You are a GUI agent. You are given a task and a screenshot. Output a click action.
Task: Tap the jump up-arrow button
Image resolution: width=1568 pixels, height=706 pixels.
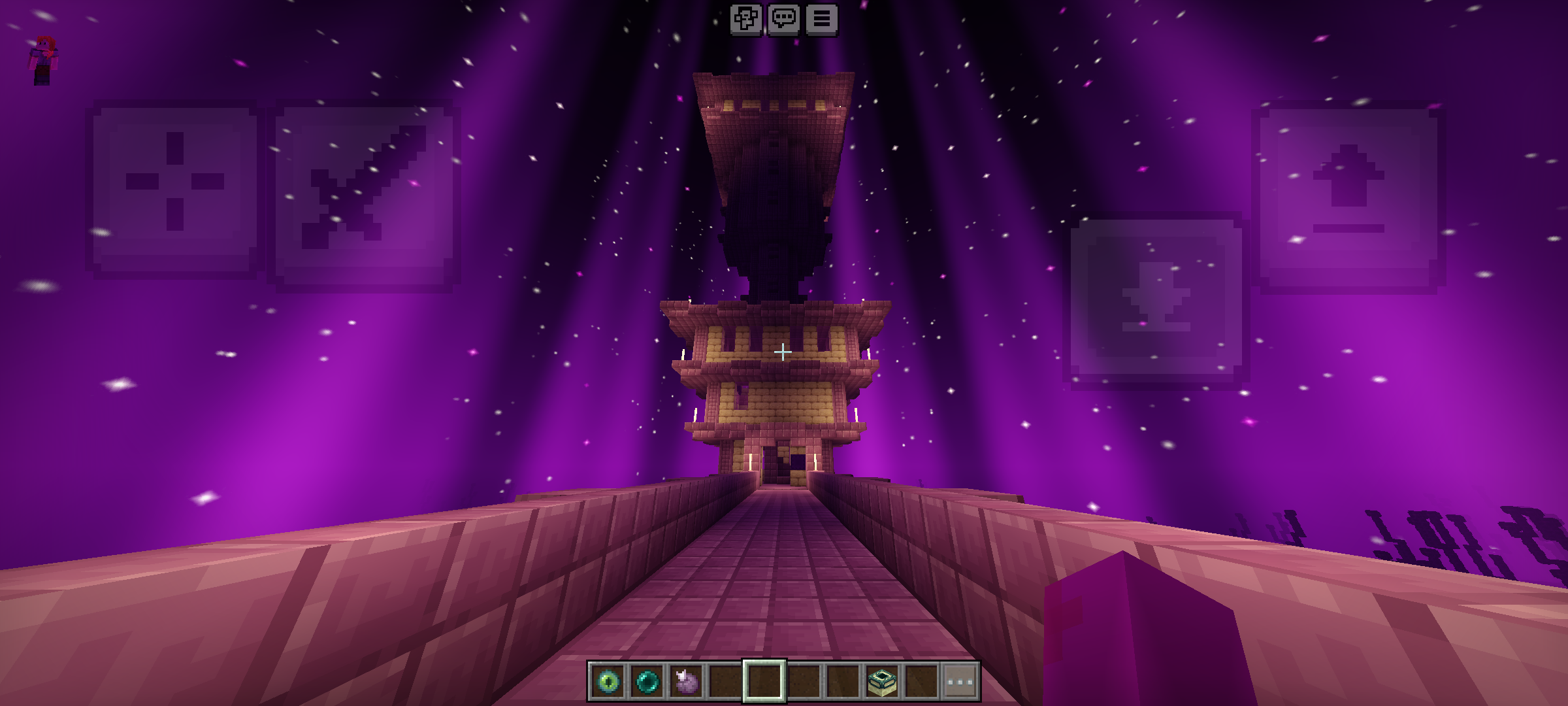(x=1348, y=196)
